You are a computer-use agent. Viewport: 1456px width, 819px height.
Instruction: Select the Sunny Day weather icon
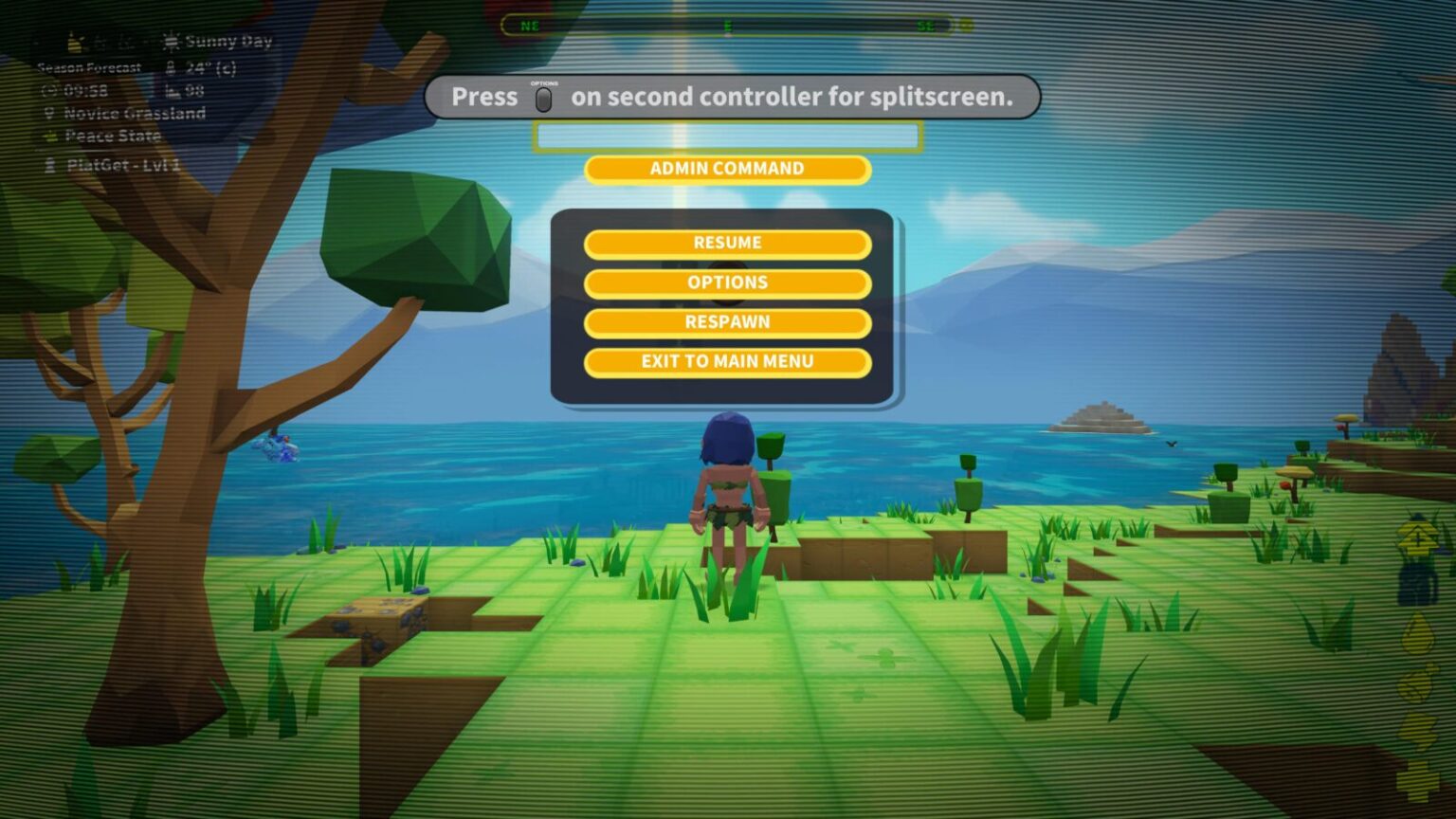click(x=172, y=42)
